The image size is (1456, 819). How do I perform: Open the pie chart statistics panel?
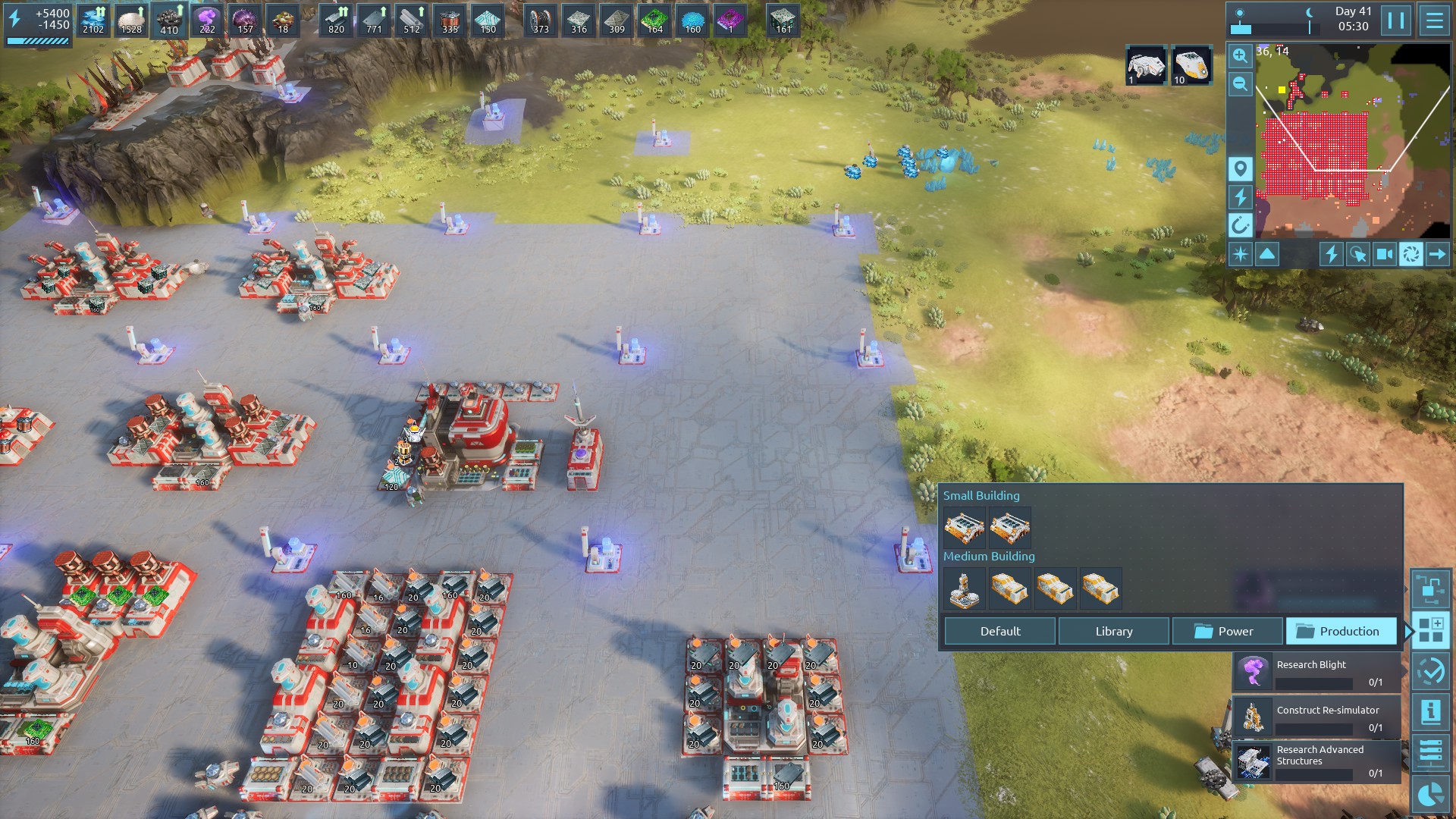pos(1430,794)
